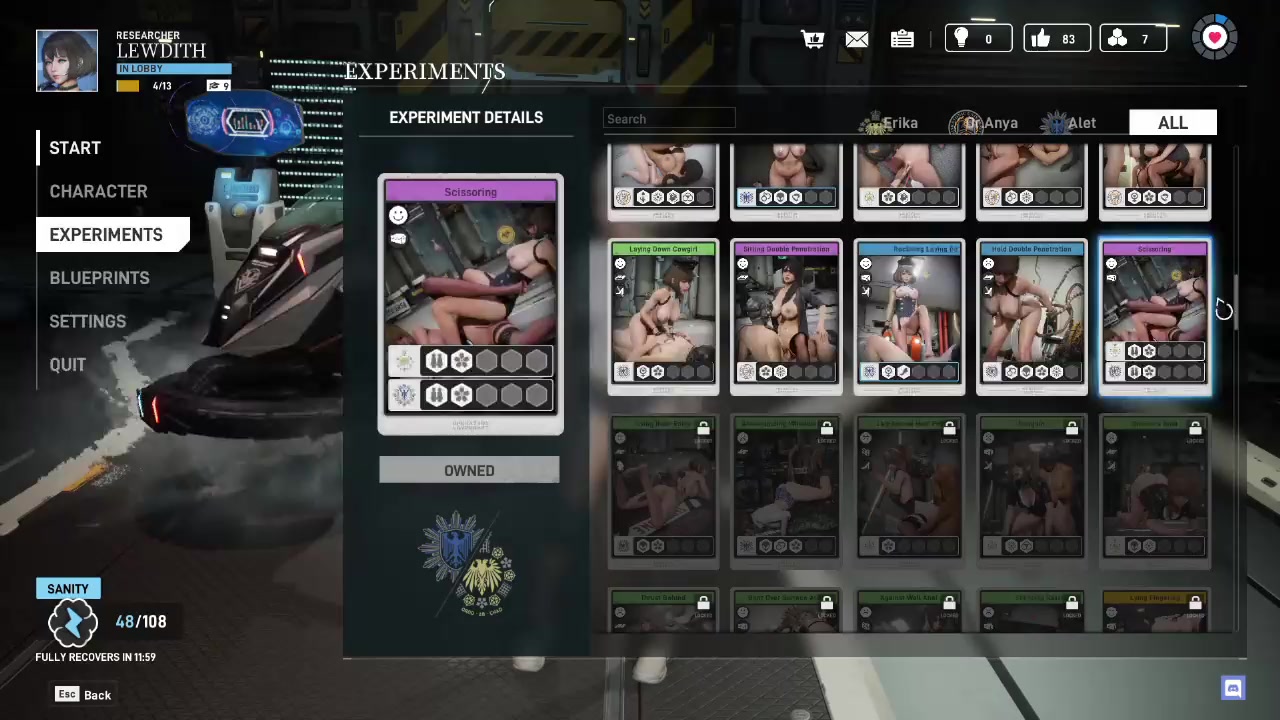Open the Blueprints menu
Screen dimensions: 1280x720
point(99,278)
